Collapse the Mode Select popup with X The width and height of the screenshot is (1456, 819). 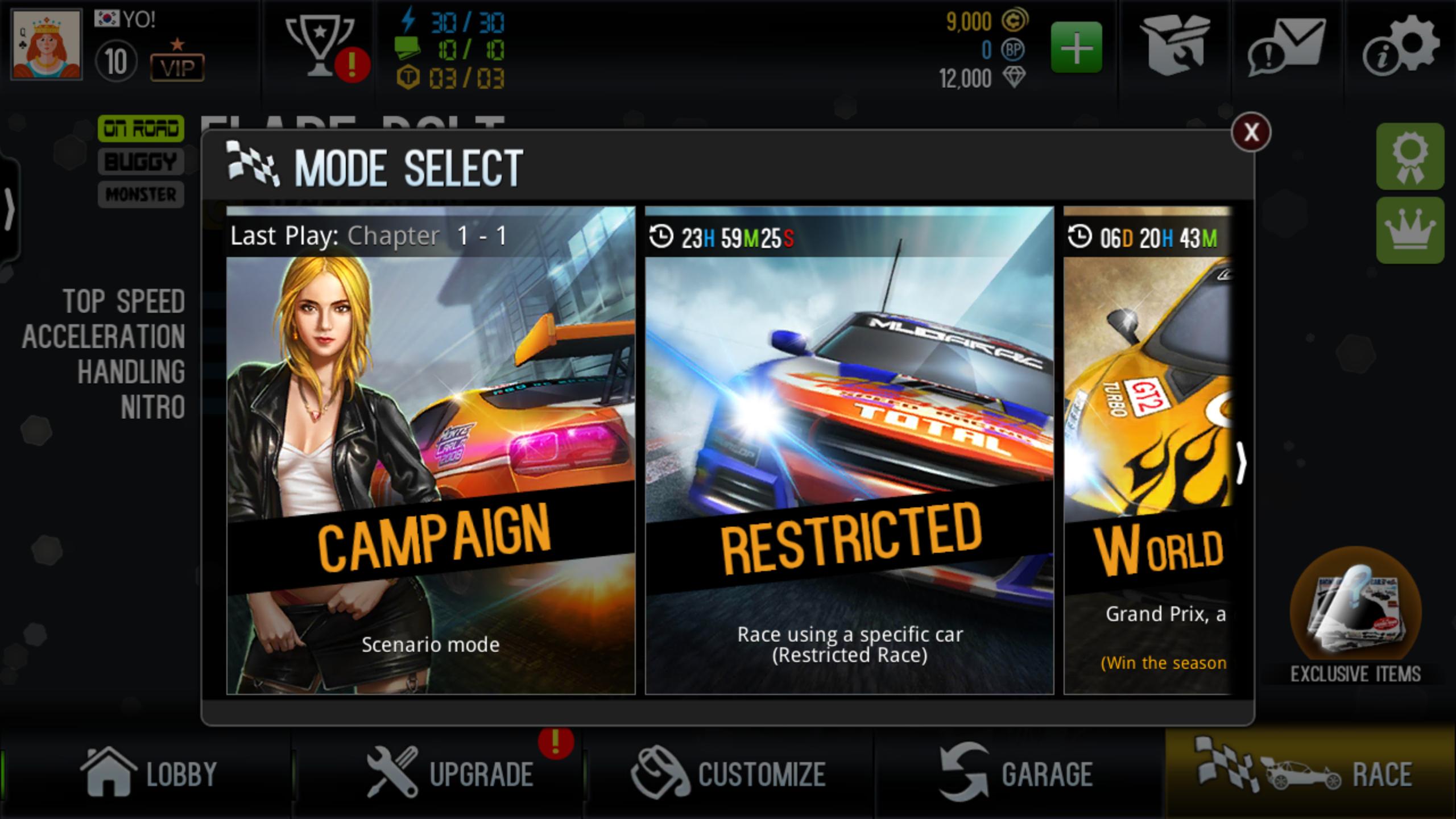coord(1250,131)
